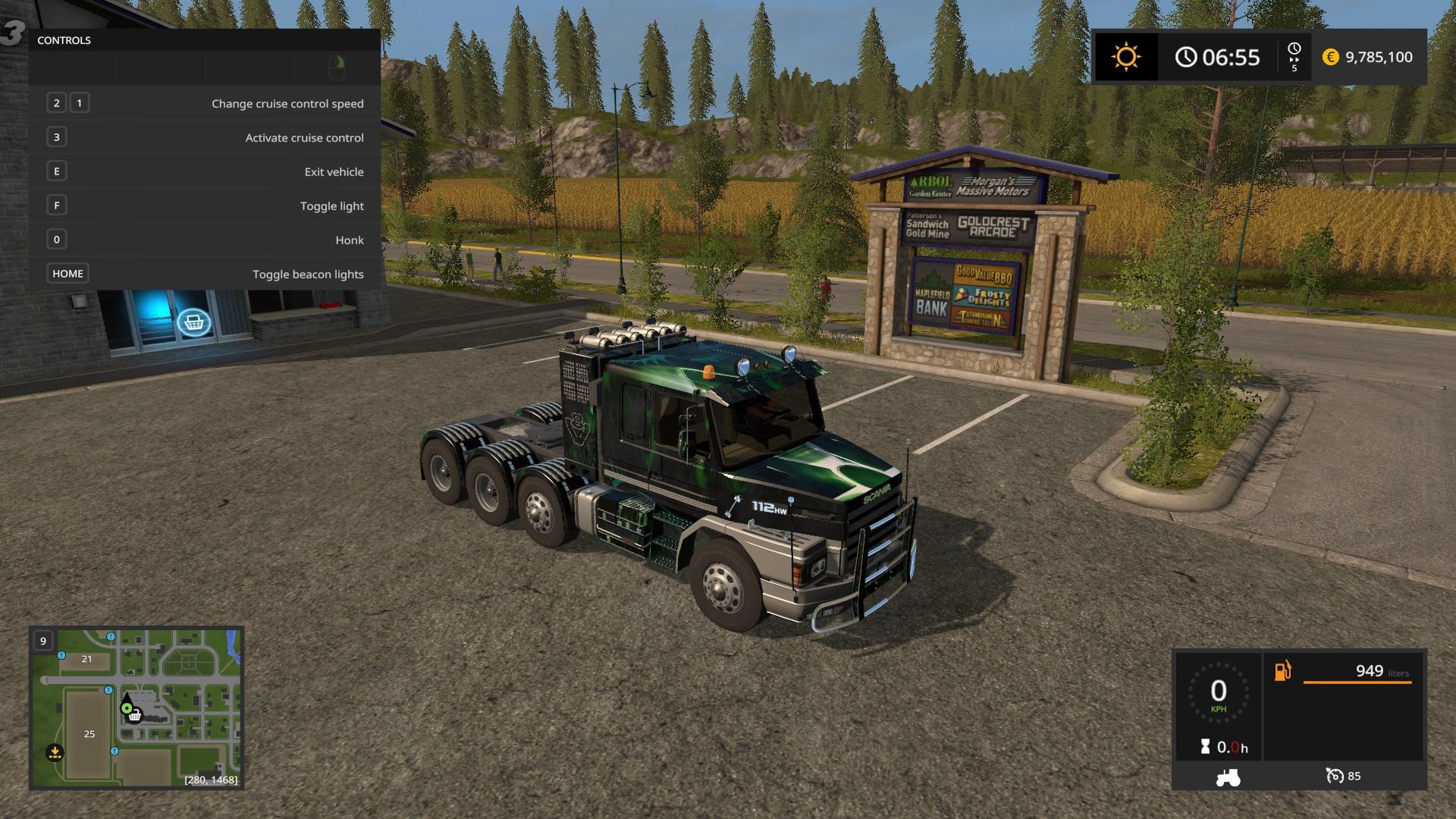Click the yellow unloading marker on minimap

pyautogui.click(x=55, y=752)
